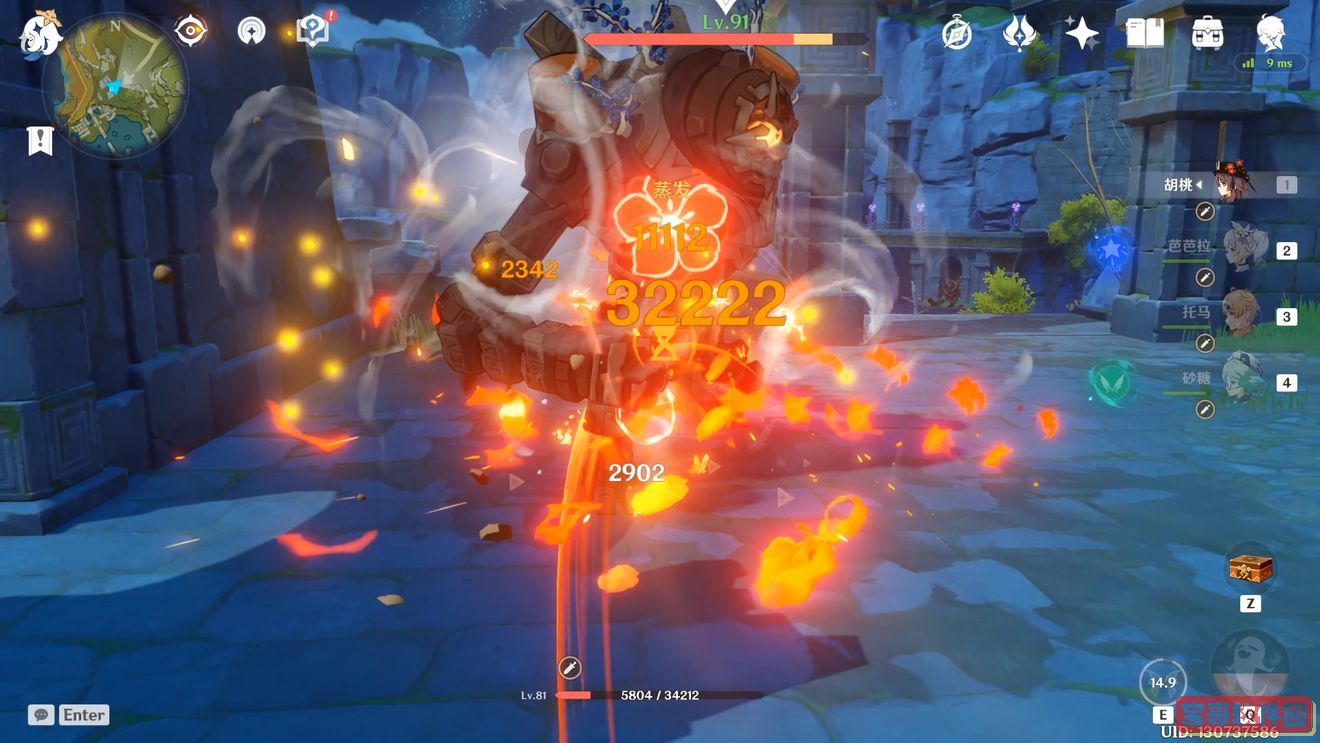Click the bookmark banner icon below minimap
Viewport: 1320px width, 743px height.
(39, 141)
